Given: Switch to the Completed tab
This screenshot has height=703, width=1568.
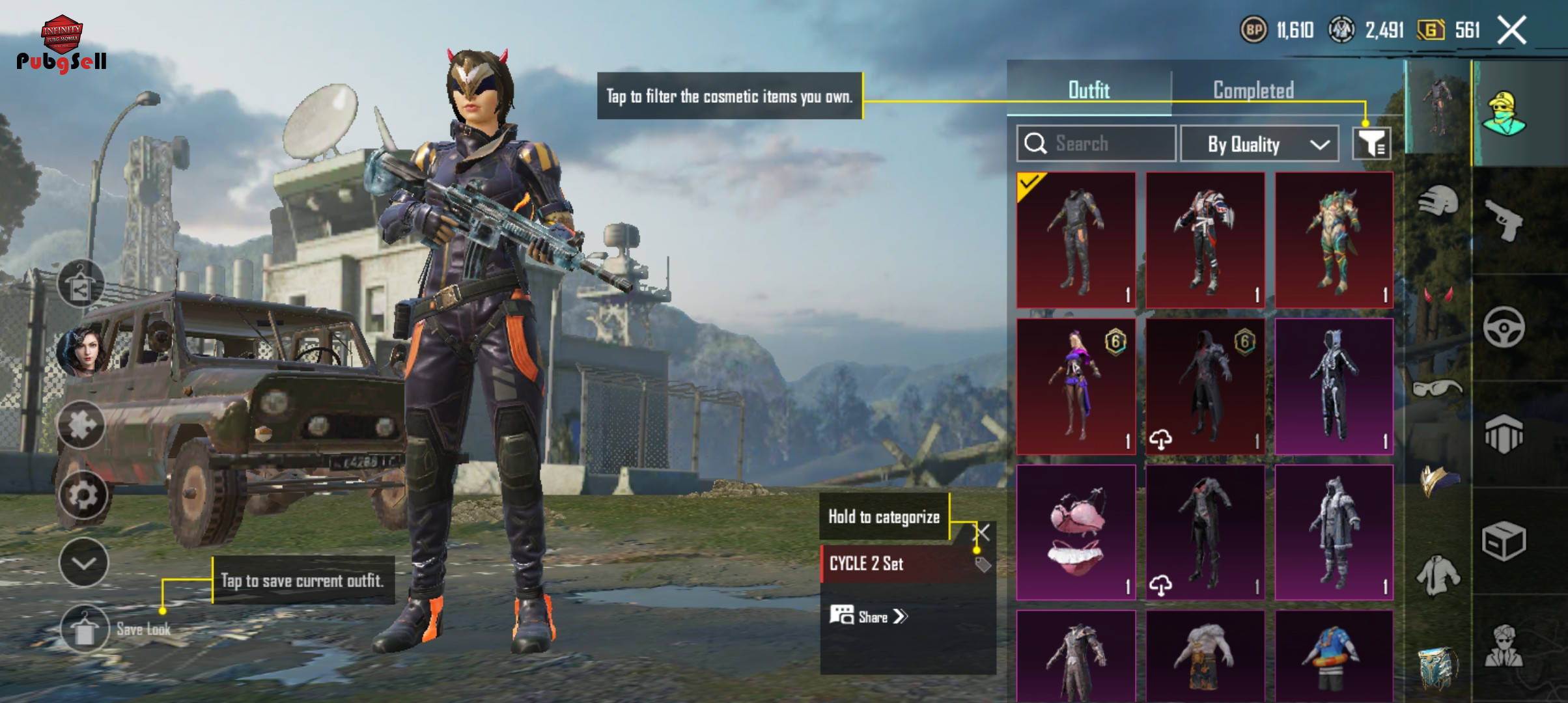Looking at the screenshot, I should (x=1253, y=90).
